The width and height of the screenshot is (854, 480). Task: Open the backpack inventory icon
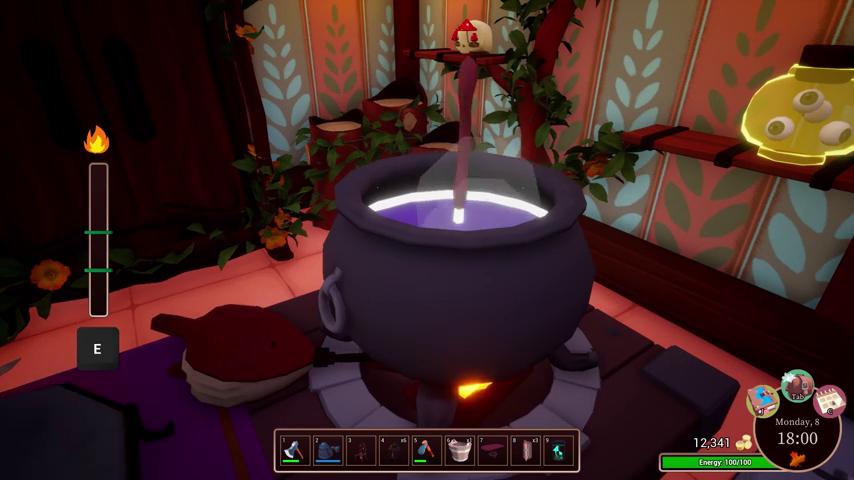(x=798, y=384)
